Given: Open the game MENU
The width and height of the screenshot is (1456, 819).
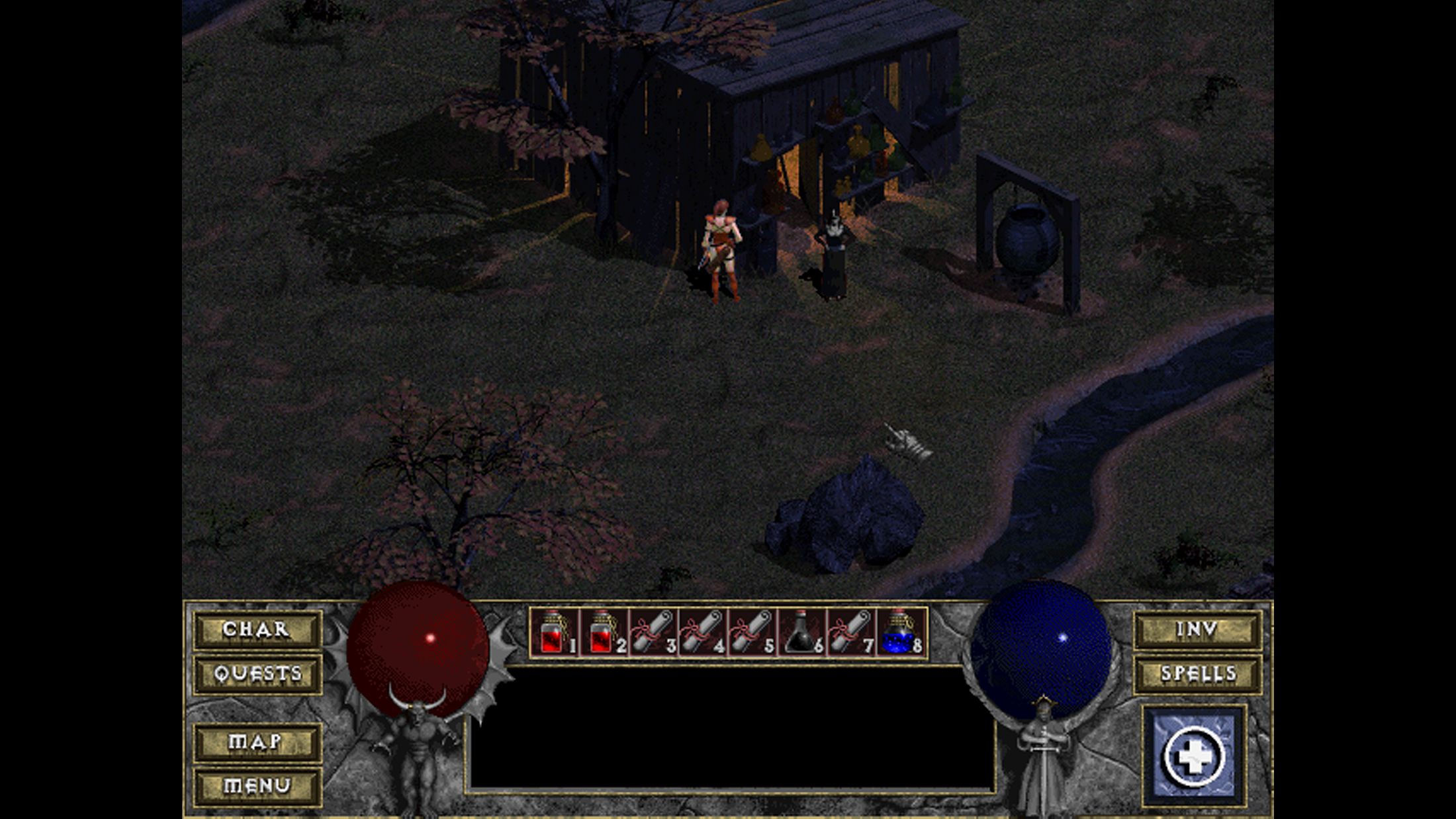Looking at the screenshot, I should pyautogui.click(x=257, y=786).
